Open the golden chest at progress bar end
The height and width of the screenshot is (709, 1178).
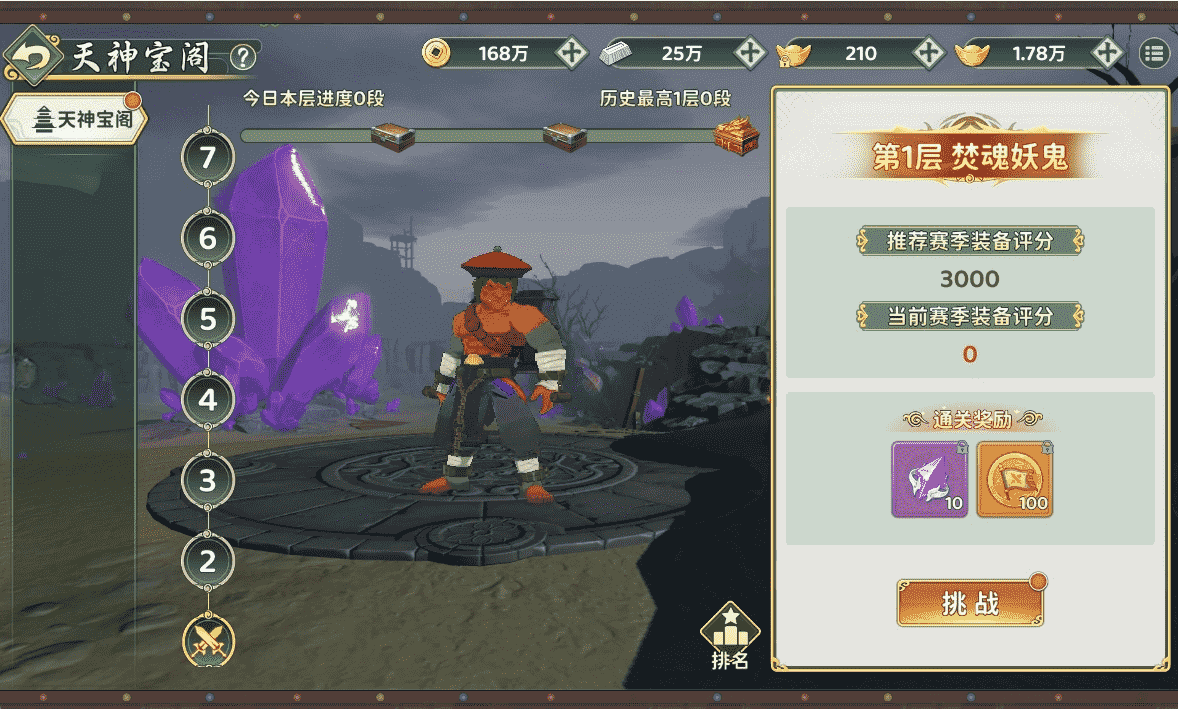(736, 135)
